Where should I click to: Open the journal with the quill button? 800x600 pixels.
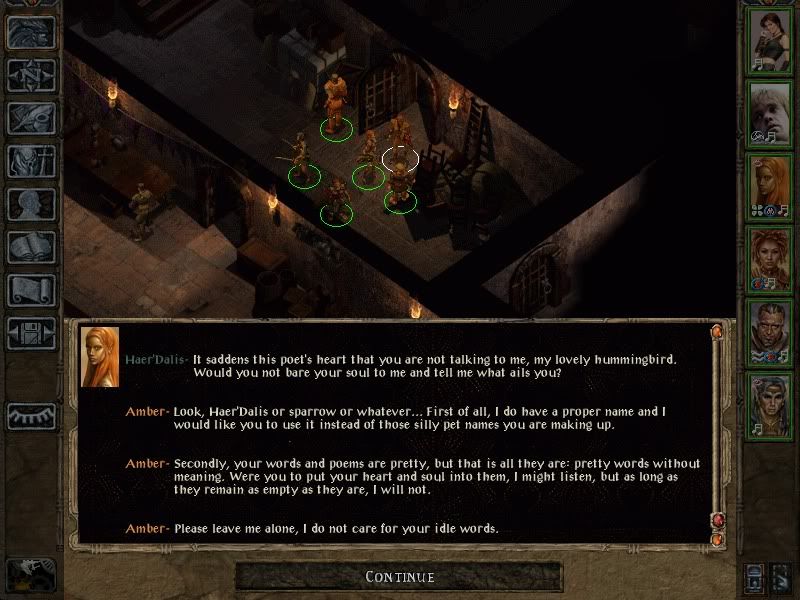(x=30, y=118)
